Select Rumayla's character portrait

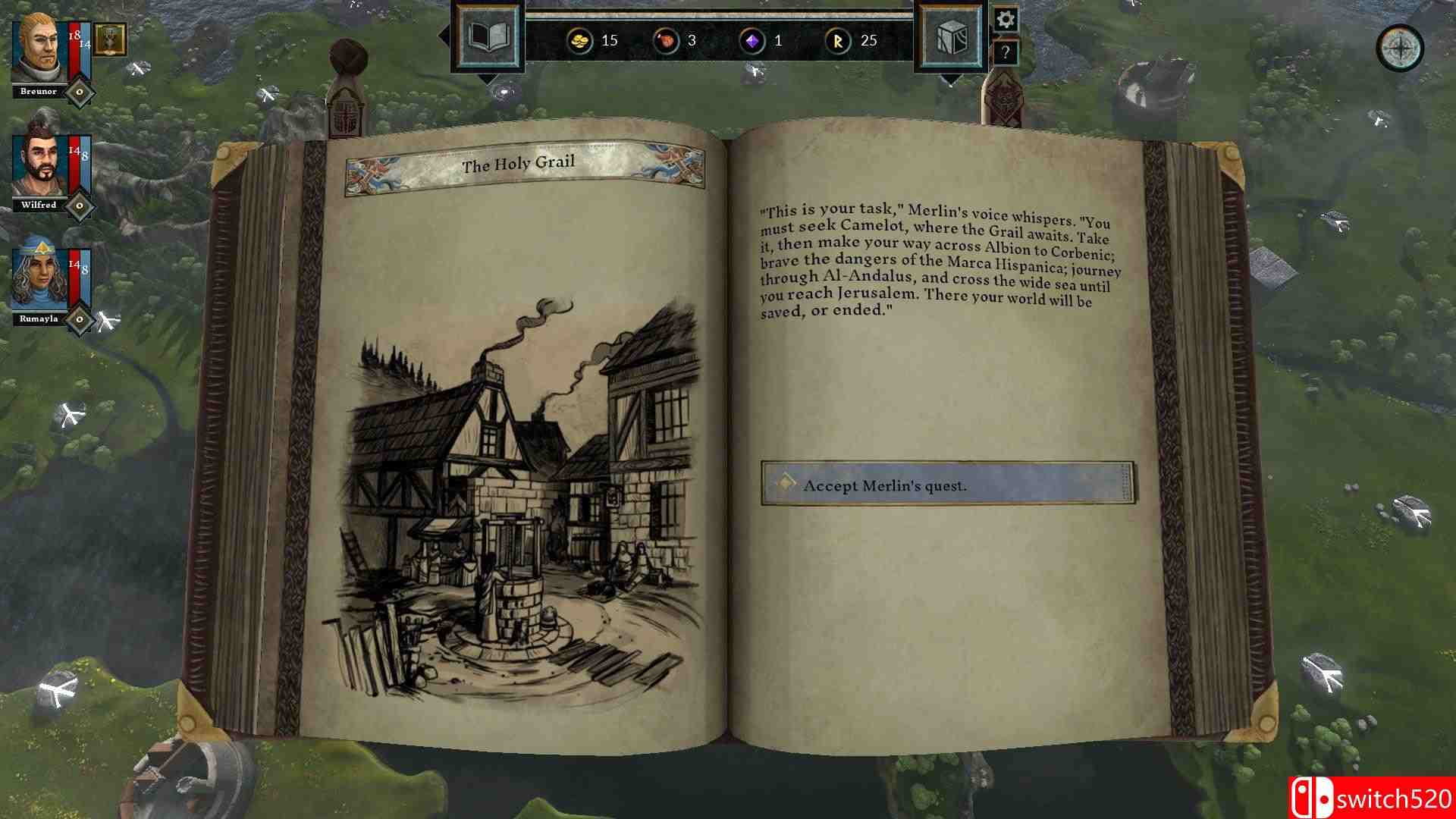coord(39,279)
